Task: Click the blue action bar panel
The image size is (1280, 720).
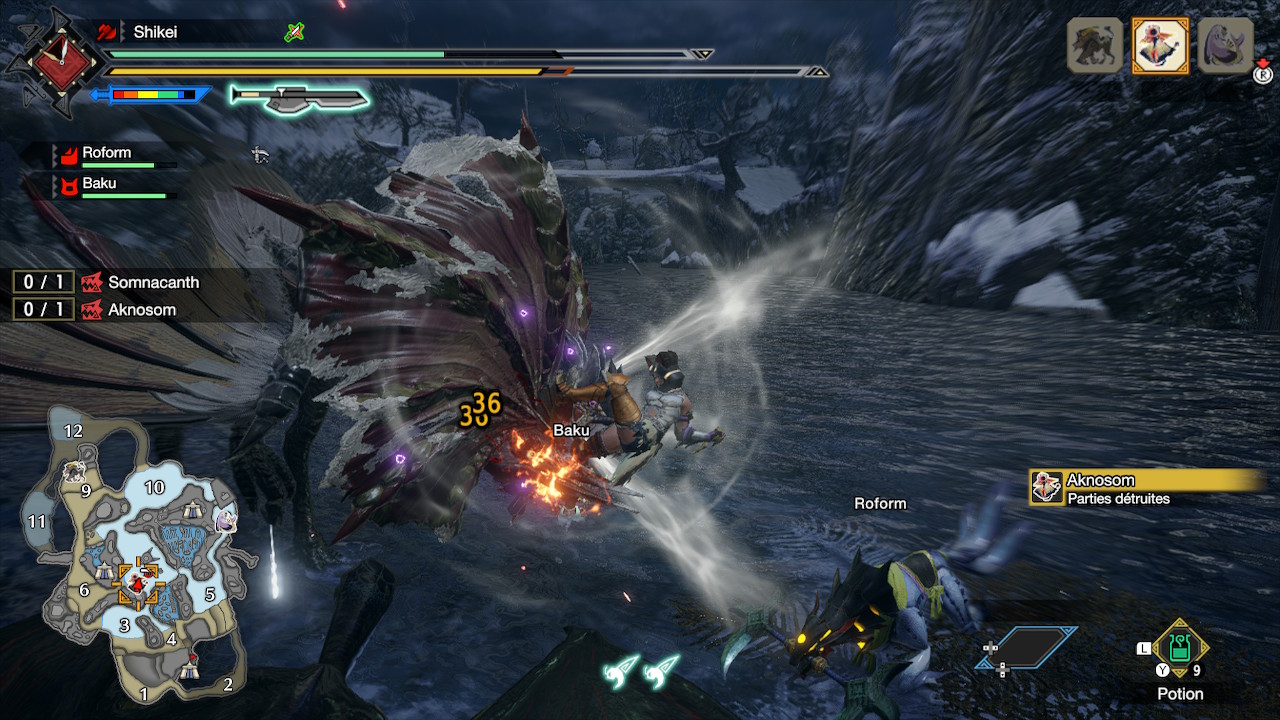Action: (x=1028, y=647)
